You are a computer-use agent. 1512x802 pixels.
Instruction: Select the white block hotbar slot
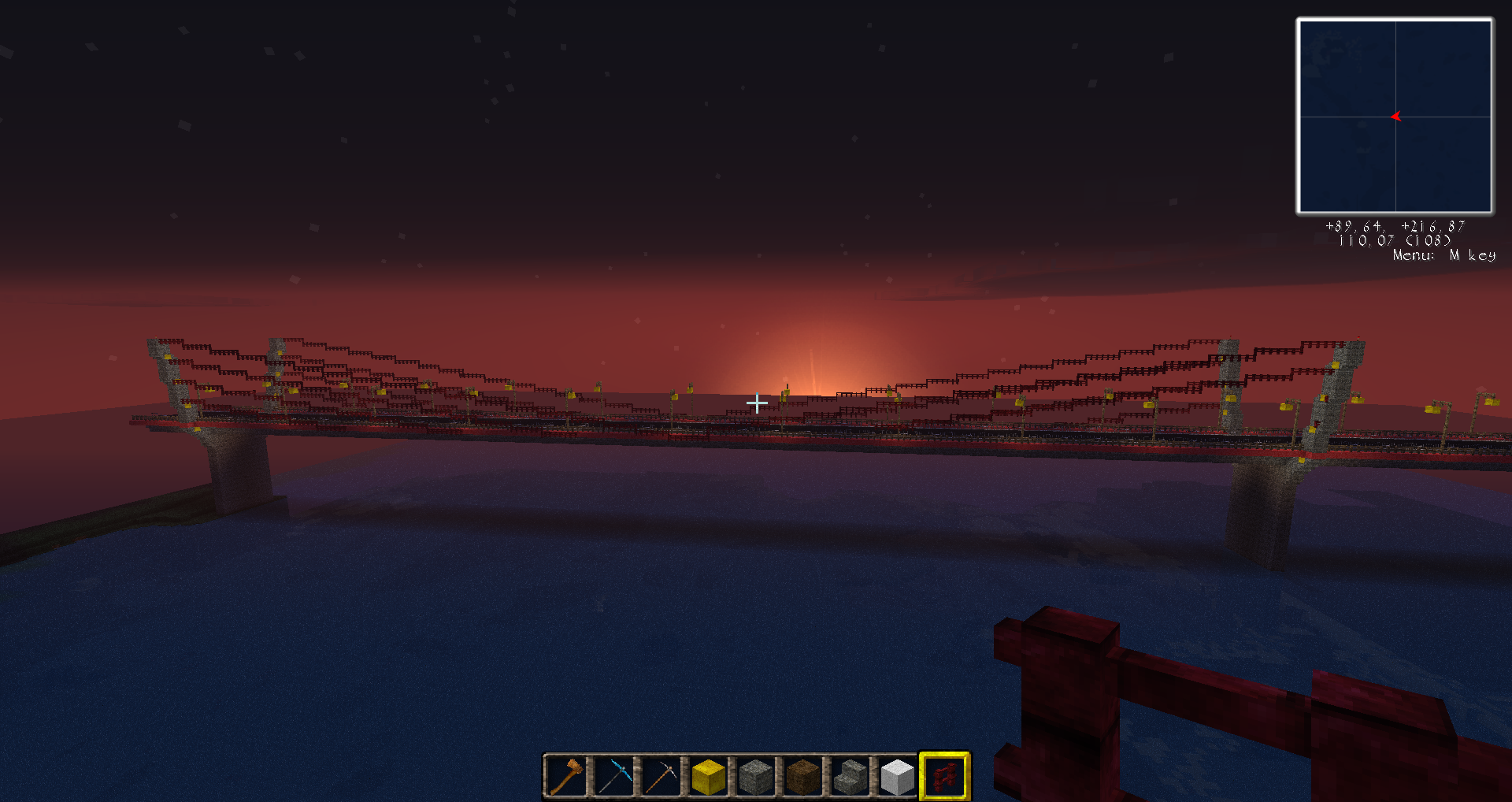[x=897, y=776]
